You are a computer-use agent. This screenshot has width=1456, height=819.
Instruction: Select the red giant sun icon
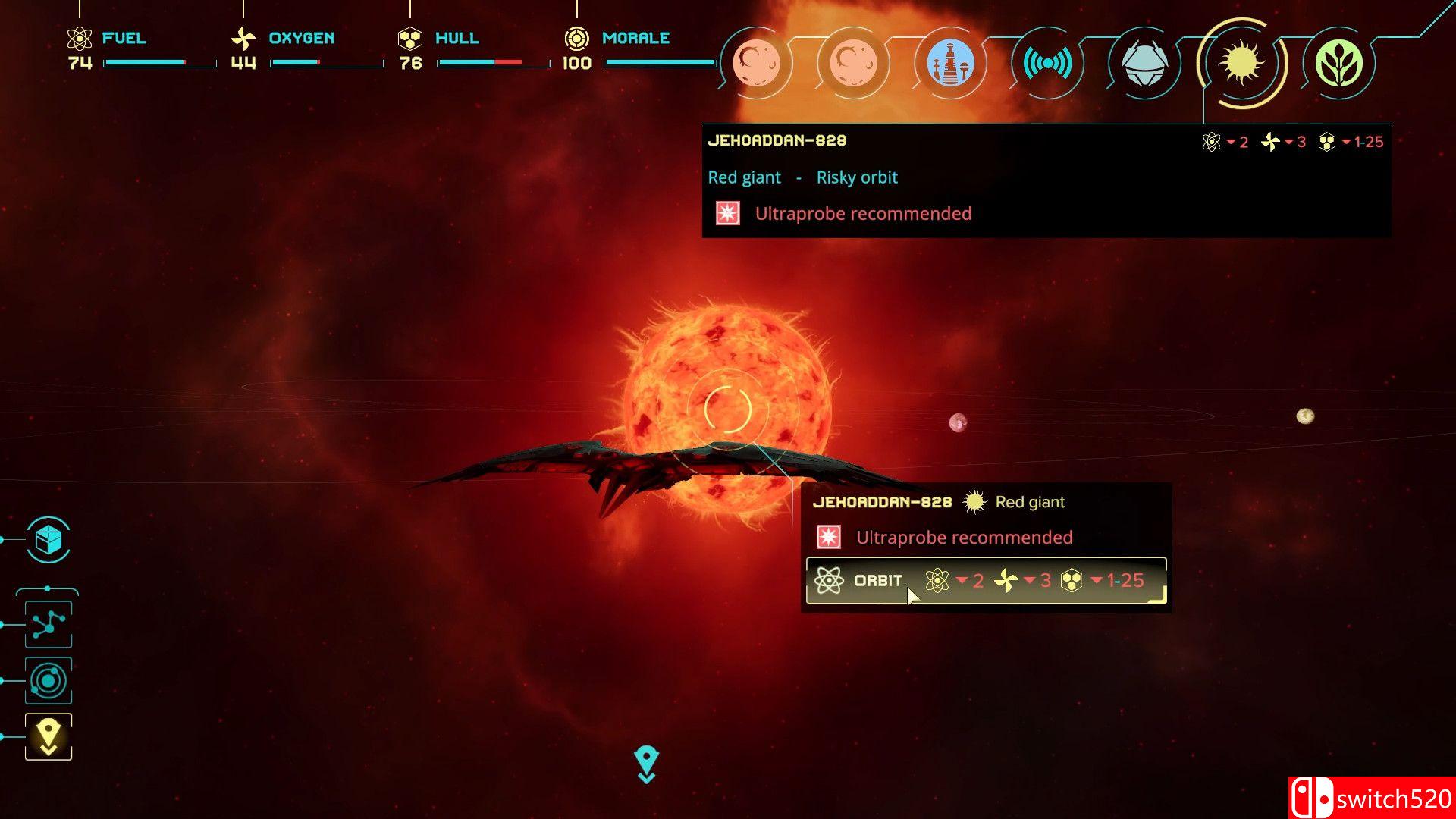click(x=1241, y=64)
